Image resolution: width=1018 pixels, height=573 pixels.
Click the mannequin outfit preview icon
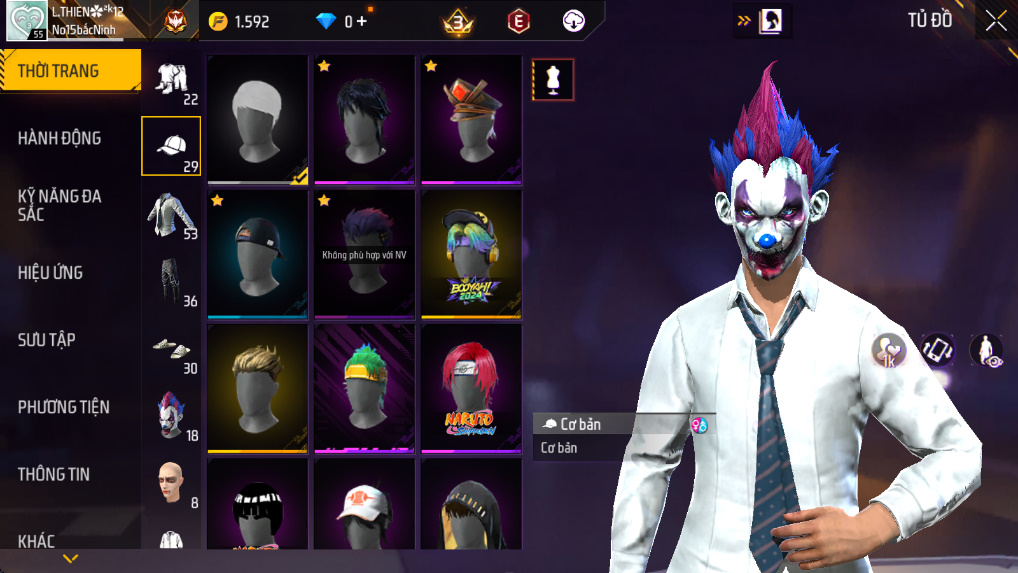553,80
